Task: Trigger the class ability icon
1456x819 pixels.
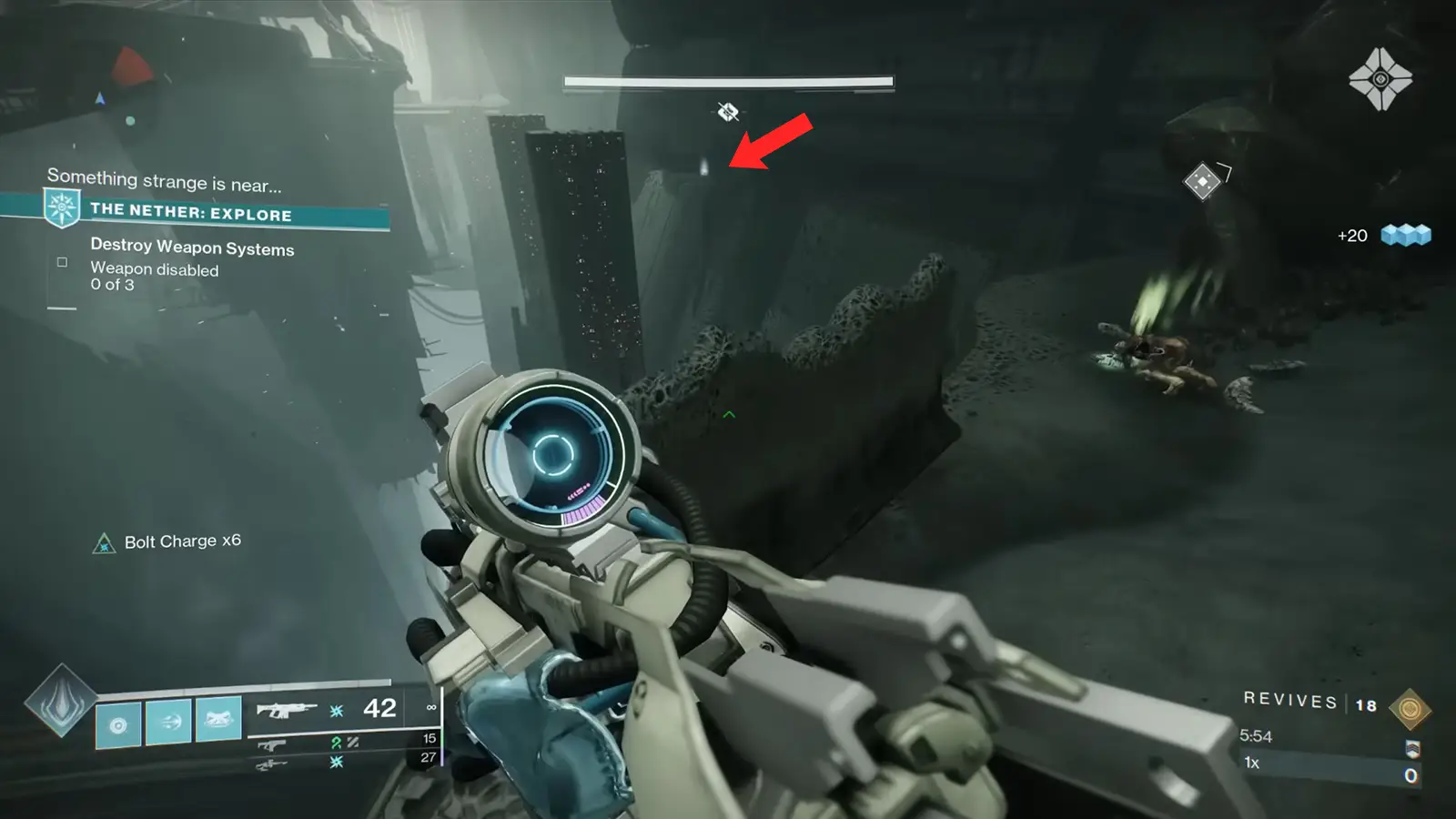Action: (218, 720)
